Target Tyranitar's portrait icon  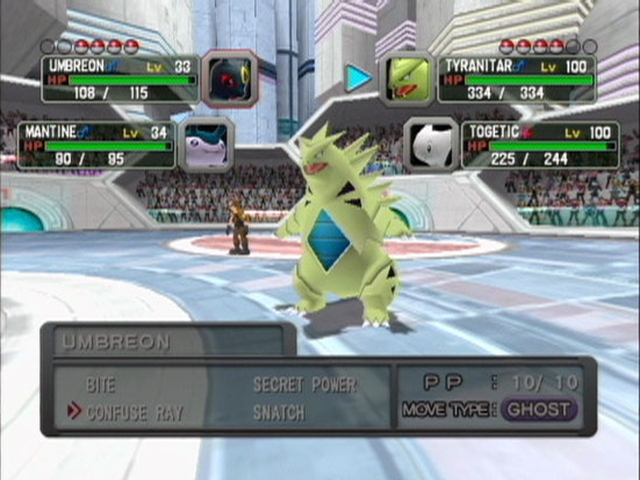tap(407, 78)
